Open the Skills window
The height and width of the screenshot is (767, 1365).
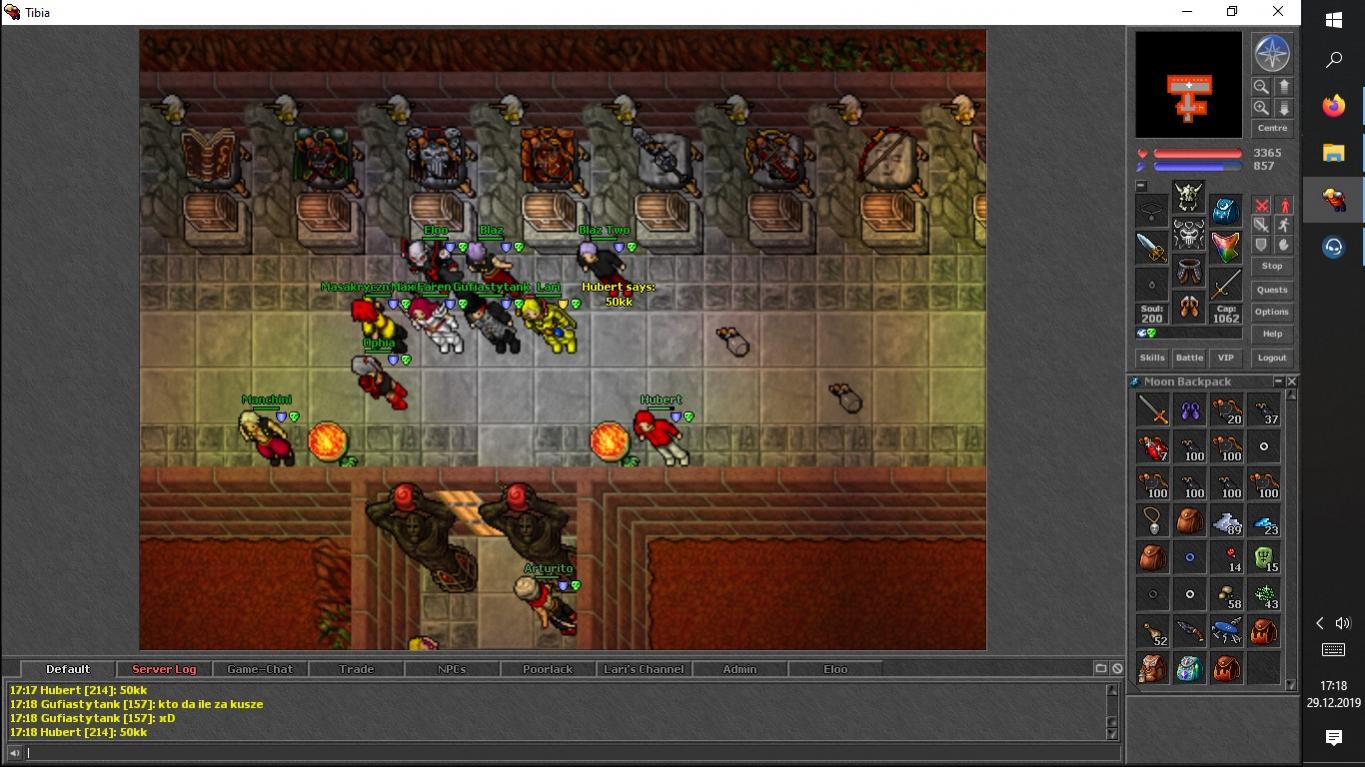pyautogui.click(x=1152, y=358)
